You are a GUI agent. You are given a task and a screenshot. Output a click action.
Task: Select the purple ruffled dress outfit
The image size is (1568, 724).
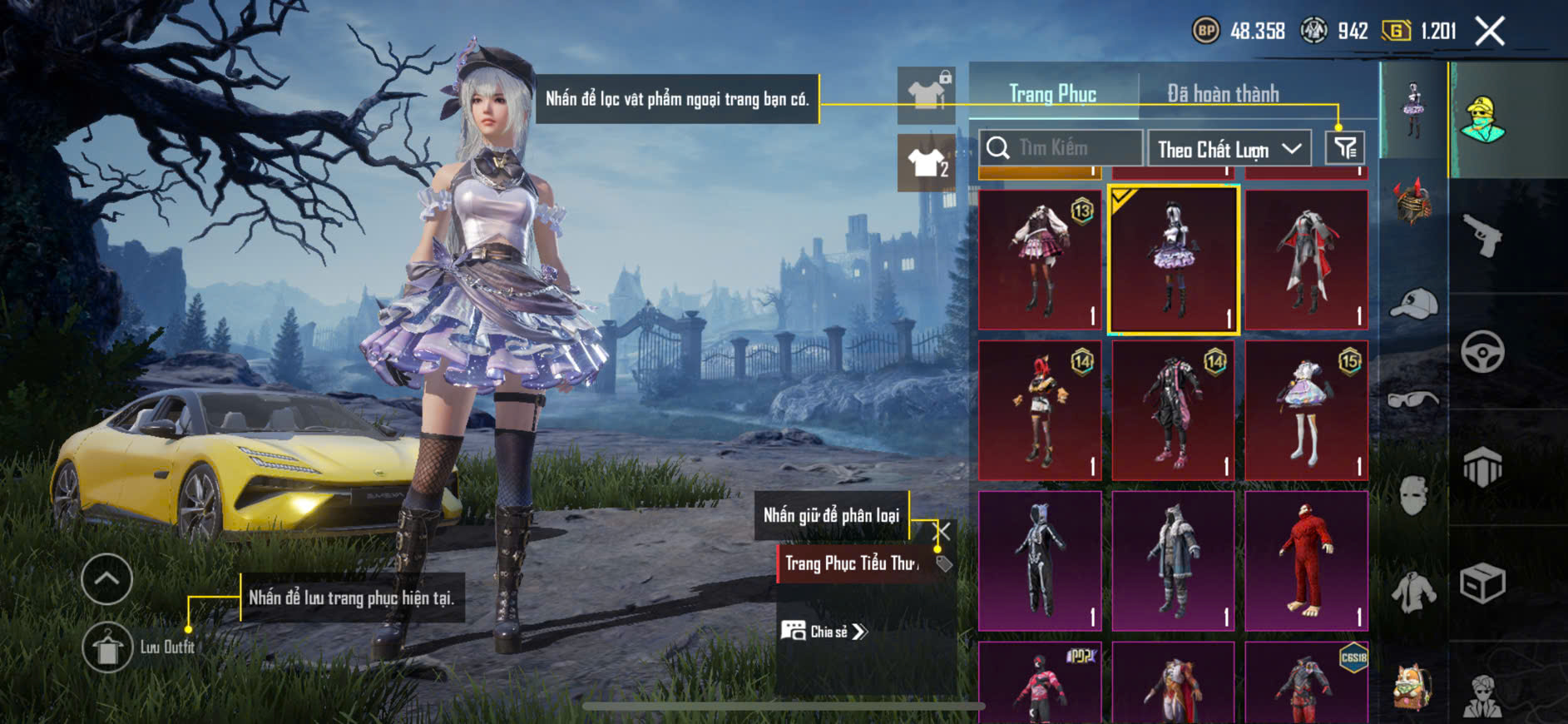(x=1173, y=259)
